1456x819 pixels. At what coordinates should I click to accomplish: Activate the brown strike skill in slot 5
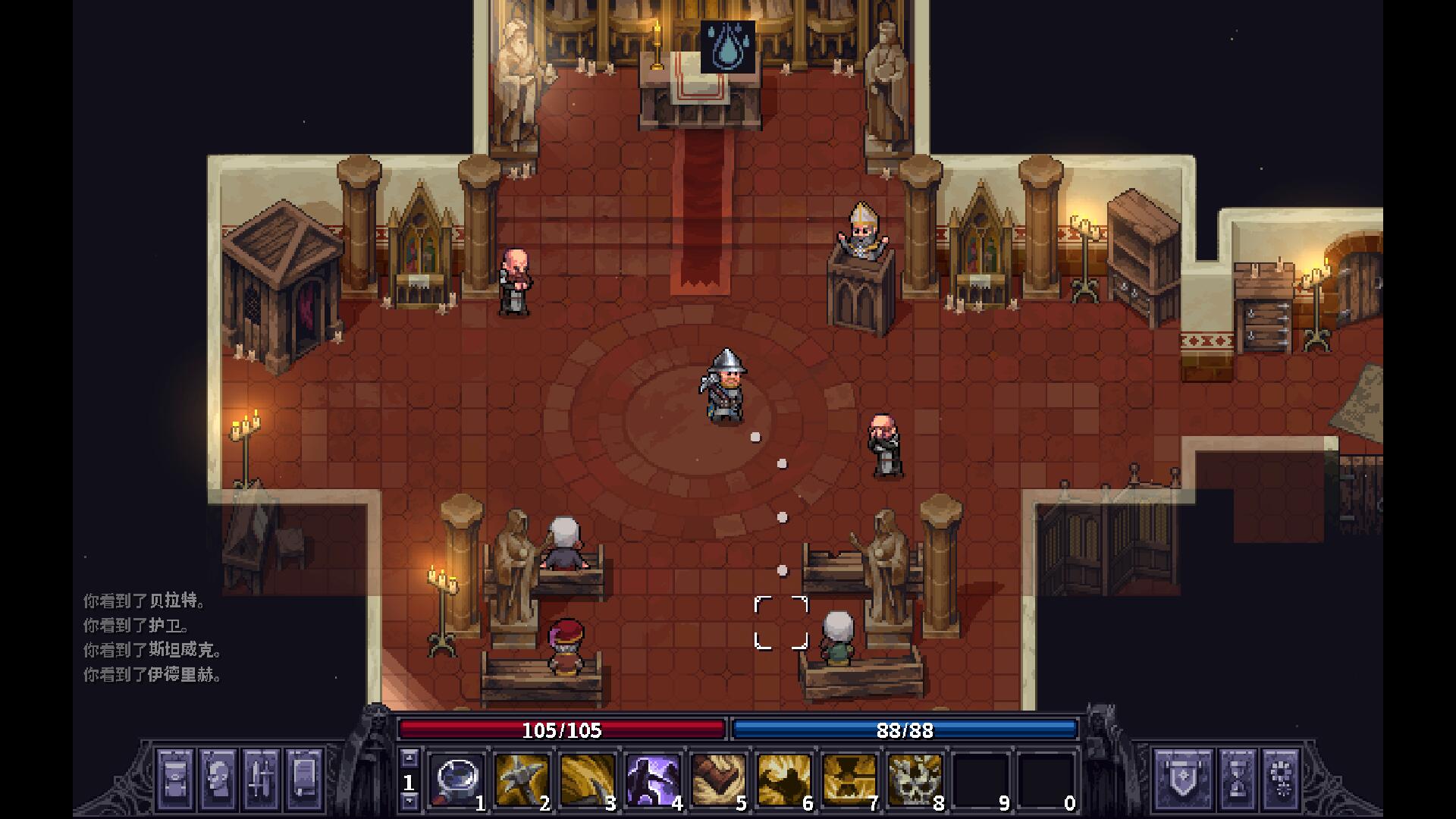point(717,779)
